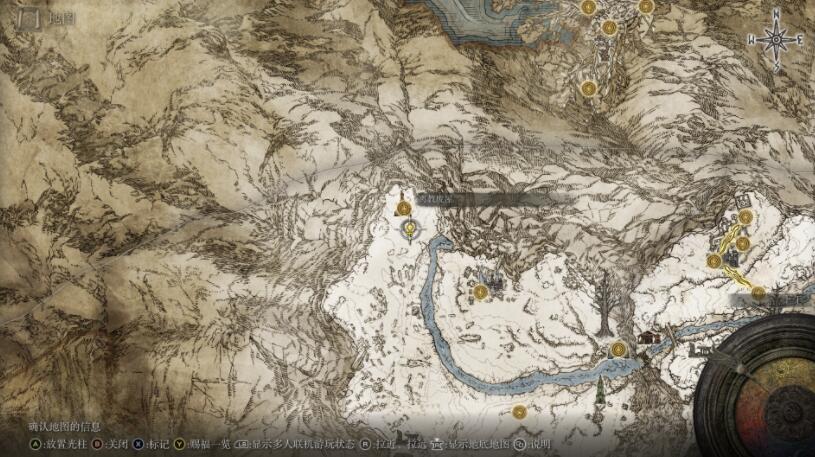The width and height of the screenshot is (815, 457).
Task: Select the grace marker just above the ringed cursor
Action: 404,208
